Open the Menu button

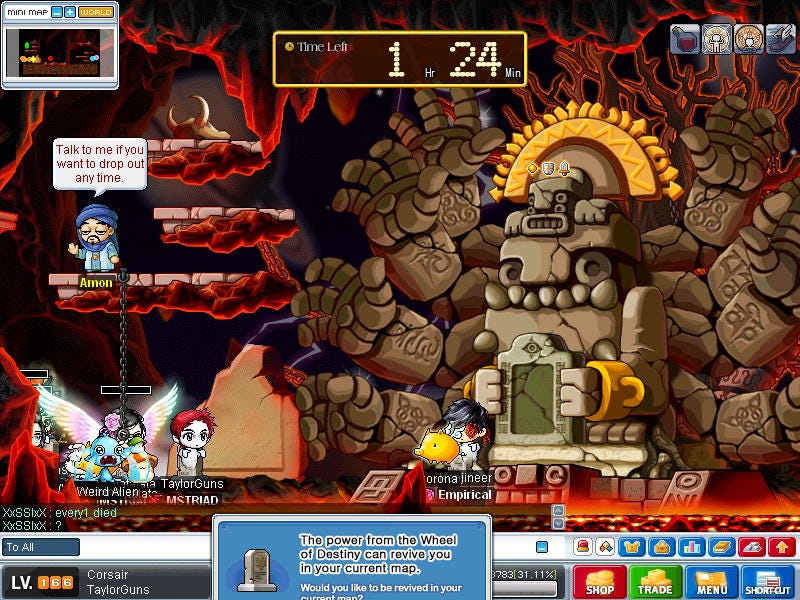(x=712, y=582)
